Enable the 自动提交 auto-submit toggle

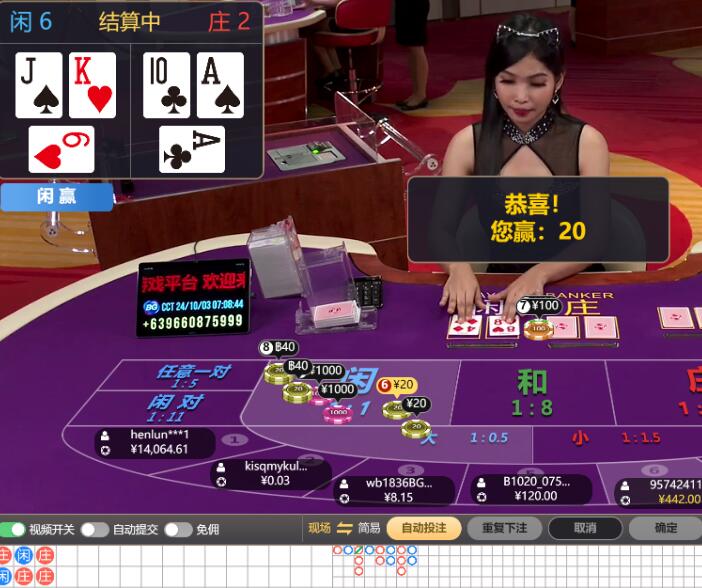point(94,529)
